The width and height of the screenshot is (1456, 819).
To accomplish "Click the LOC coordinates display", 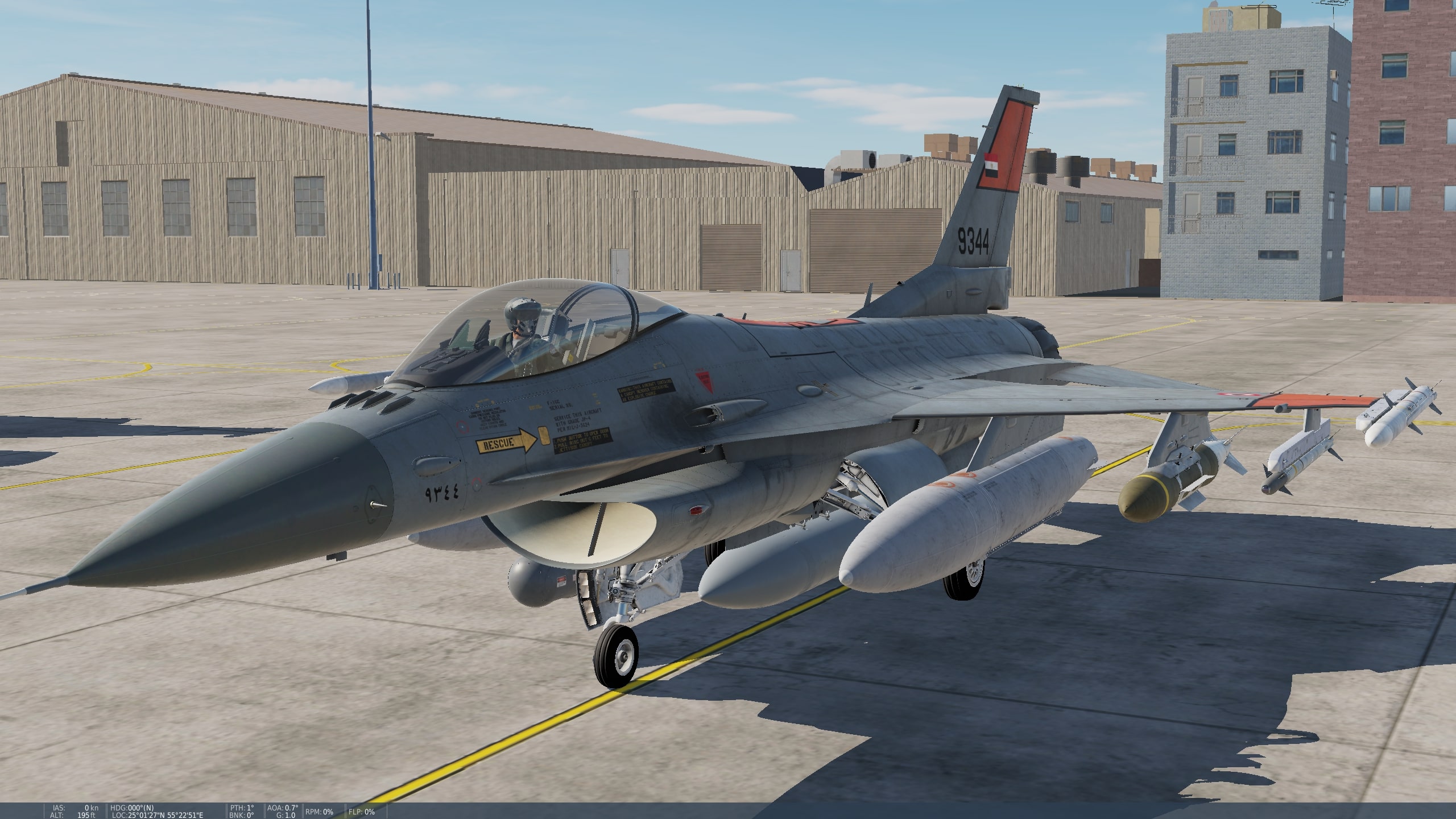I will click(157, 814).
